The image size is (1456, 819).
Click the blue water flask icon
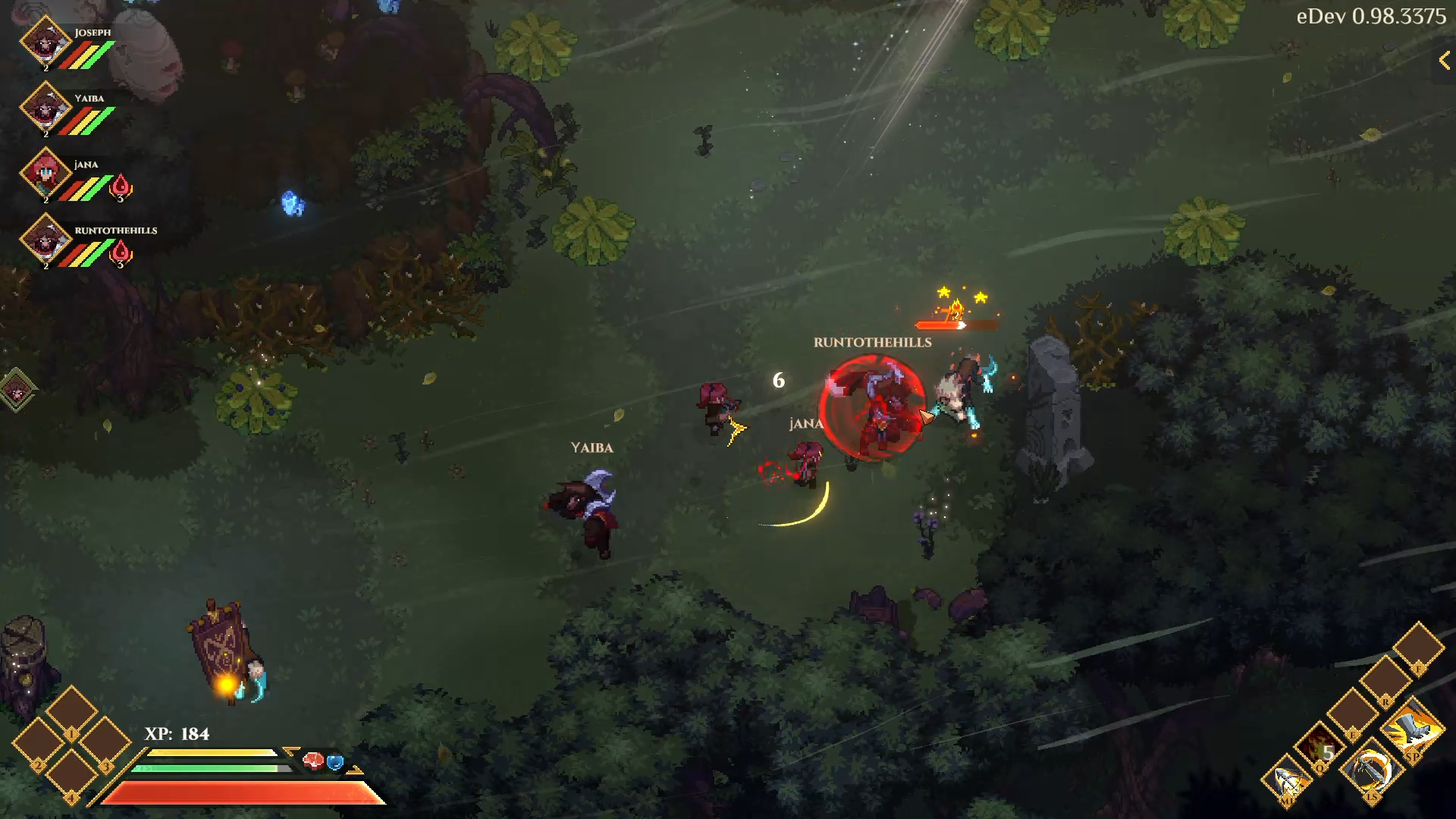tap(335, 761)
